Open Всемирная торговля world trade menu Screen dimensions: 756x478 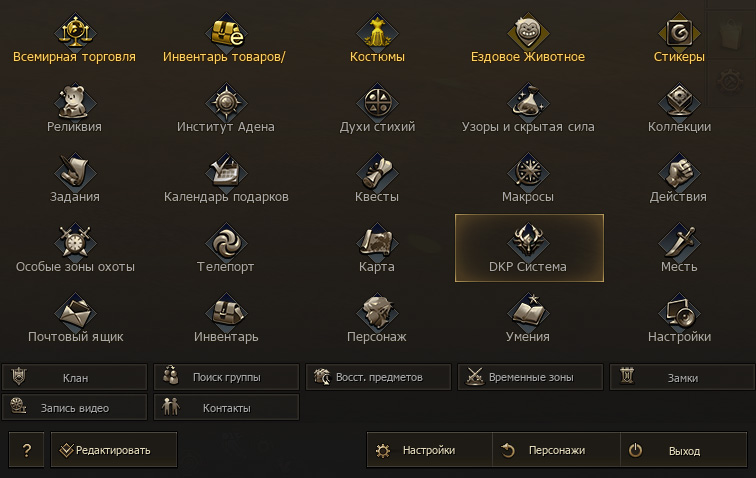click(74, 41)
